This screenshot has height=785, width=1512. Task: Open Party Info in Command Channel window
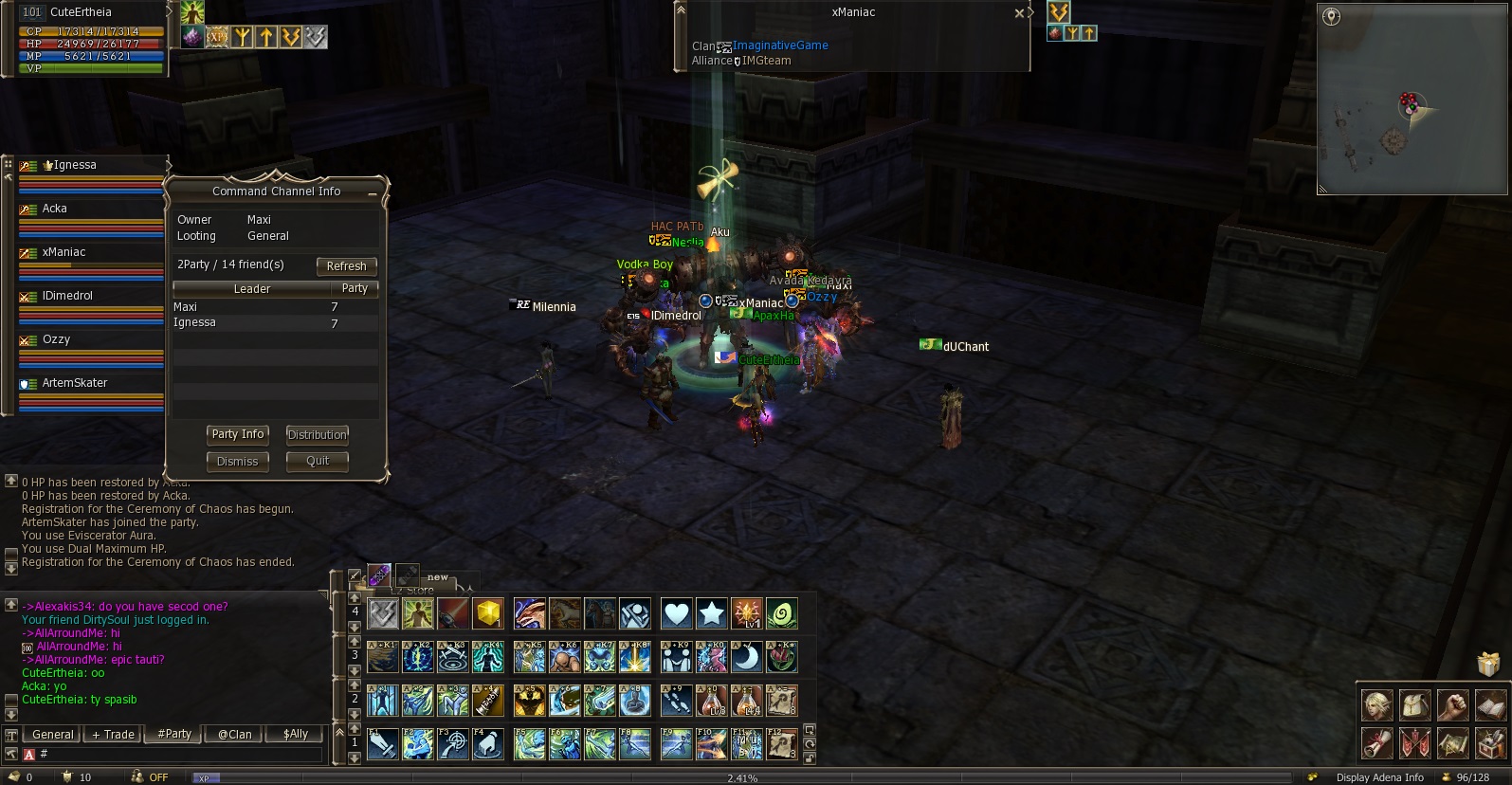click(x=238, y=434)
